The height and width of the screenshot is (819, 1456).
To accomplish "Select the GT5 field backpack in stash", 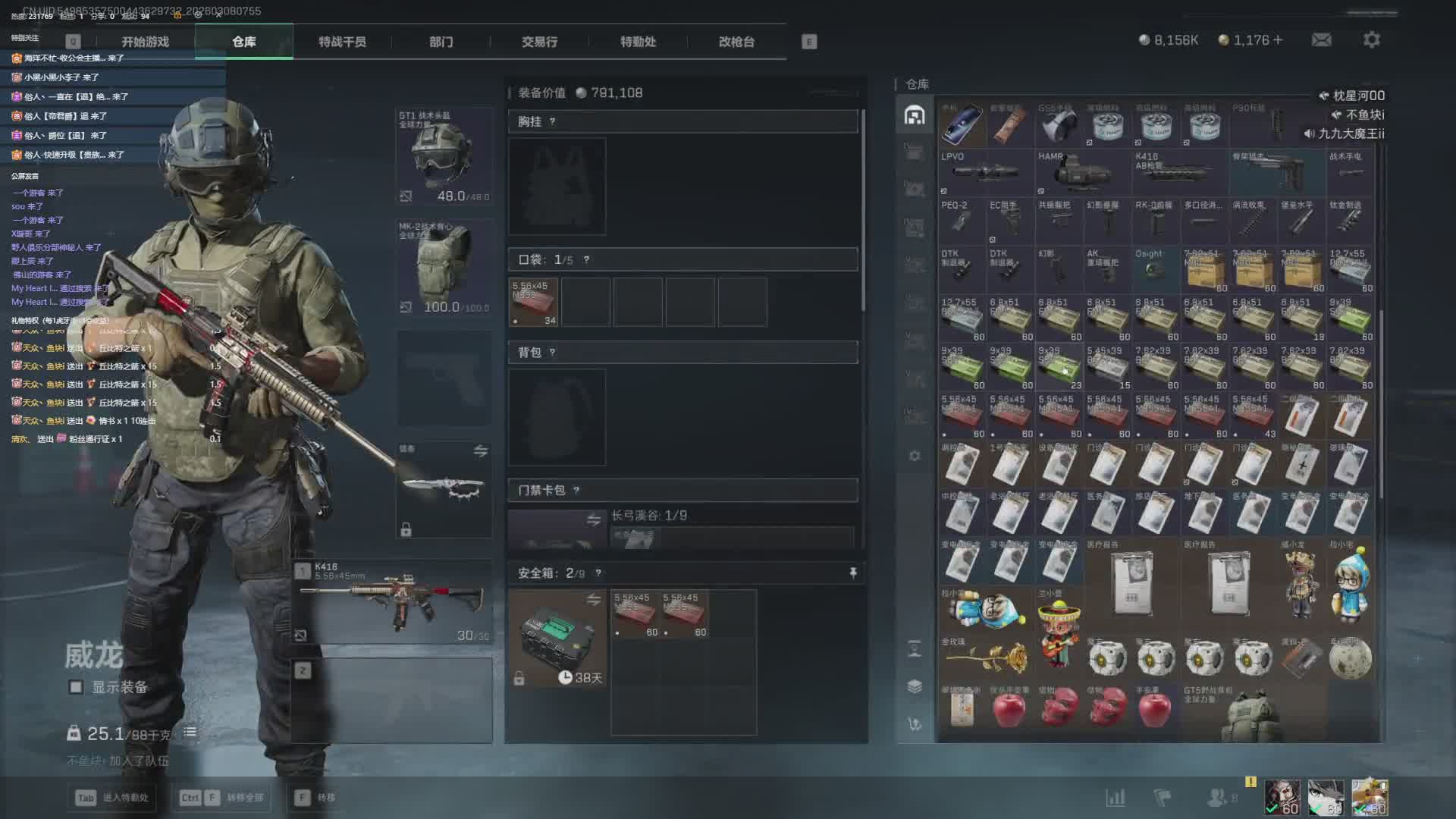I will click(1253, 713).
